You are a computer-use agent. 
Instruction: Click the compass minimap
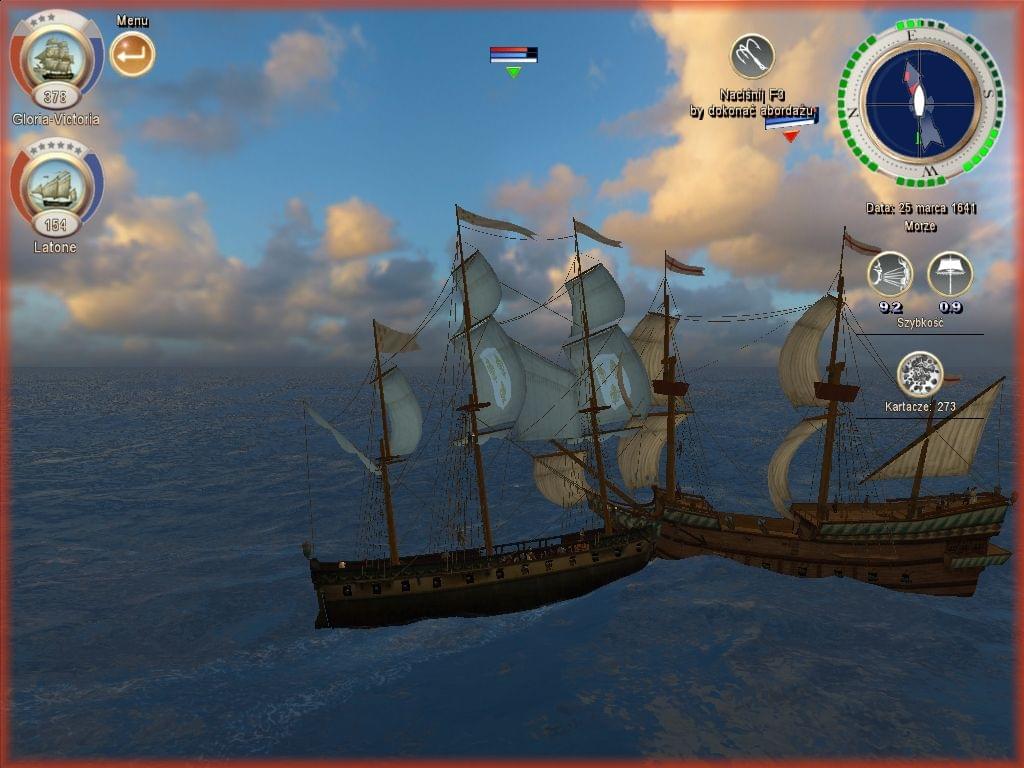click(919, 101)
